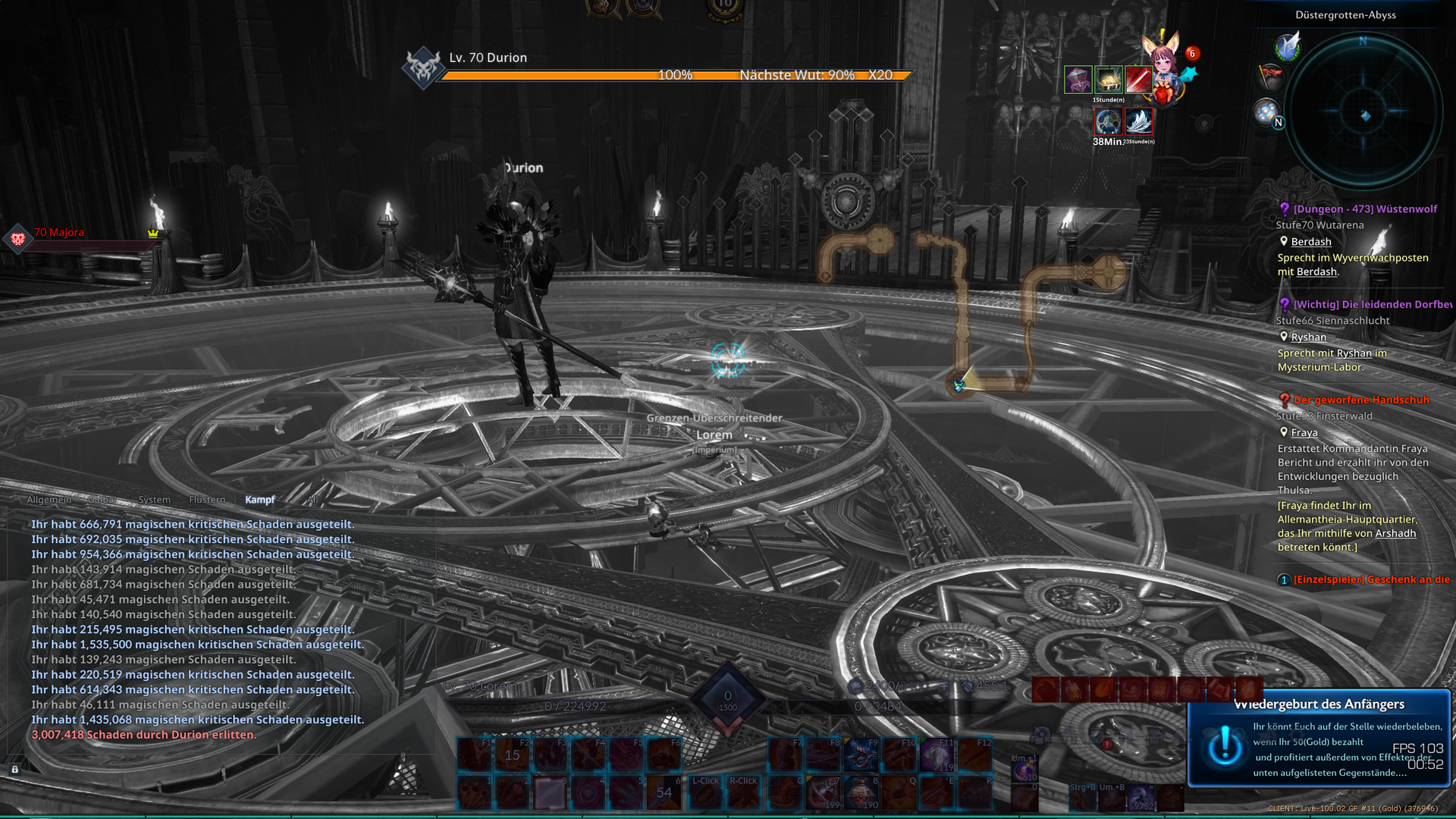Toggle the chat window lock icon
Viewport: 1456px width, 819px height.
pyautogui.click(x=14, y=769)
